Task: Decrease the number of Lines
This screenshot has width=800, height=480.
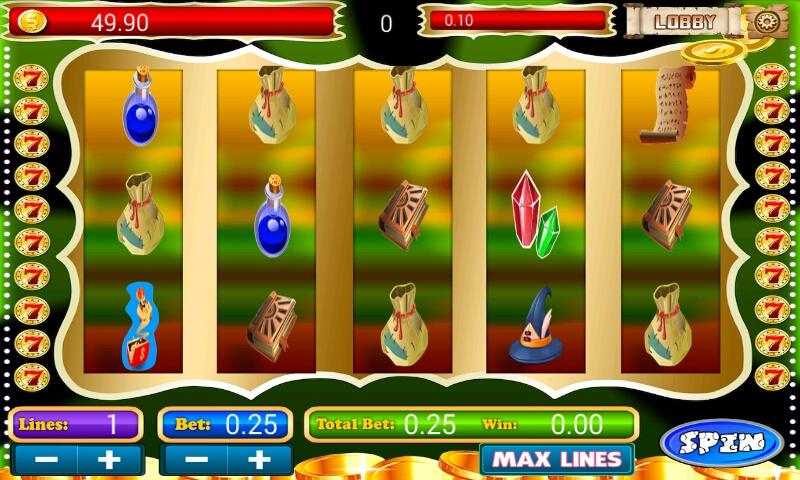Action: [x=45, y=461]
